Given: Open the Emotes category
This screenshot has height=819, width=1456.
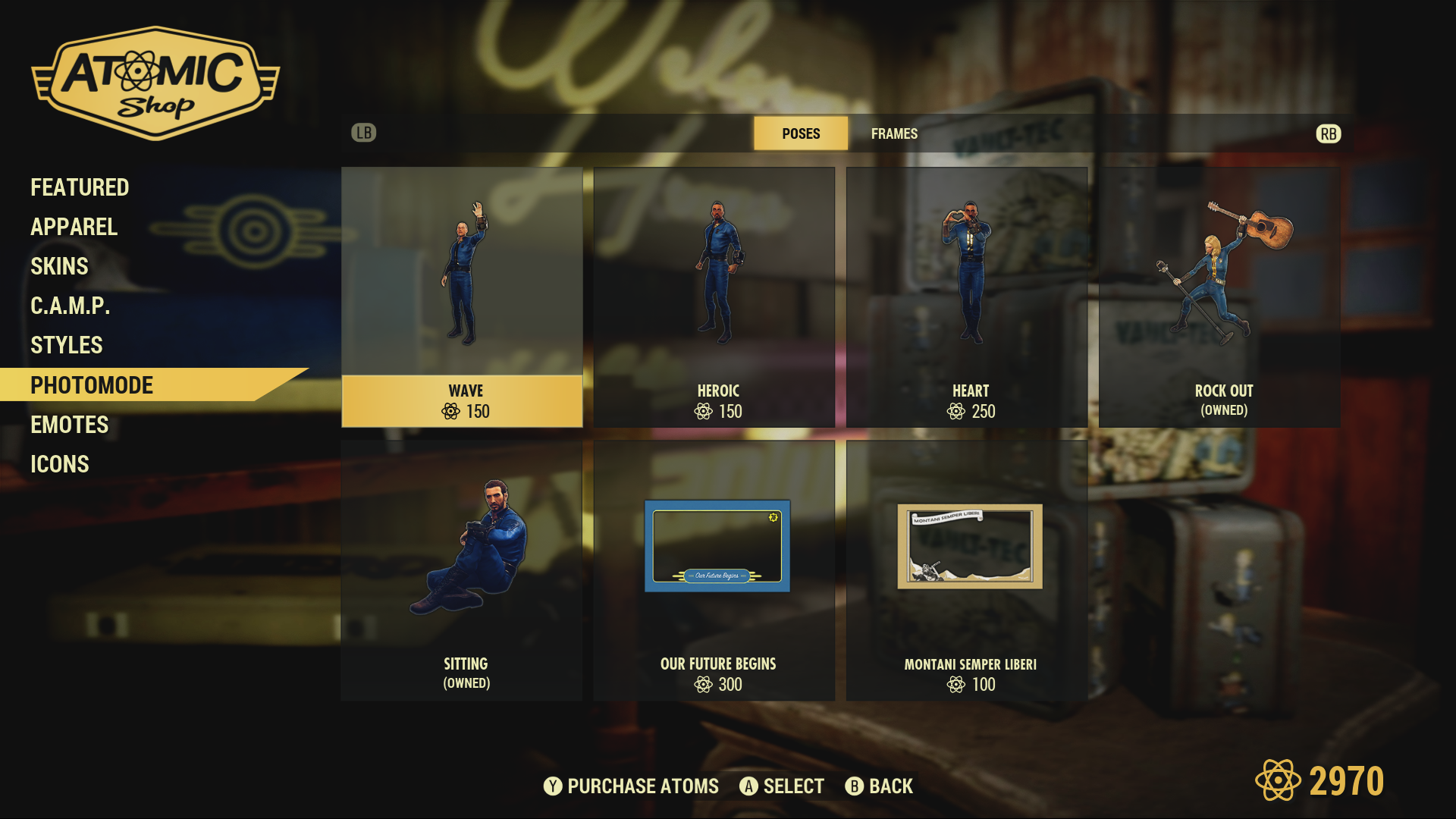Looking at the screenshot, I should point(69,425).
